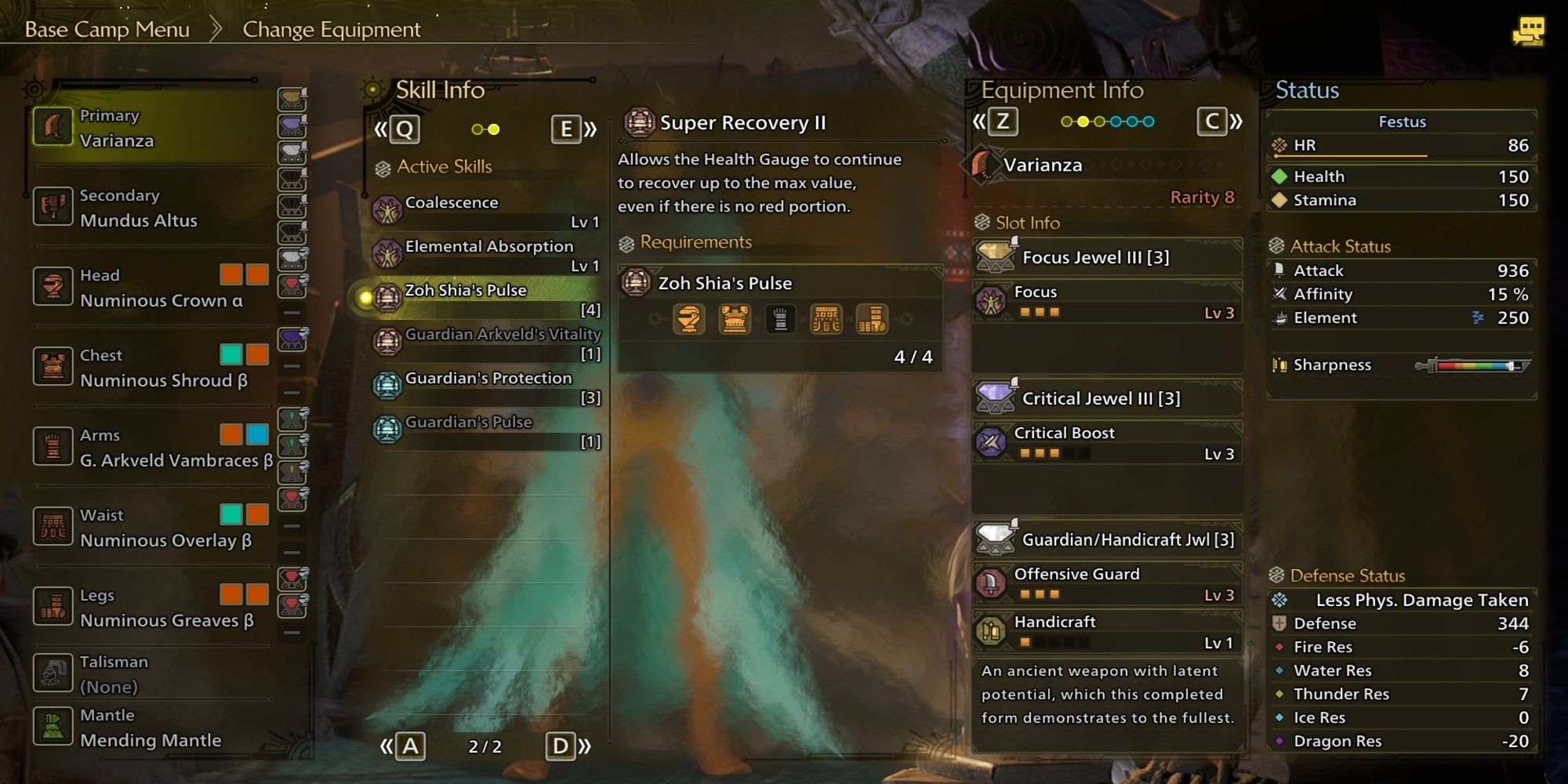Screen dimensions: 1568x784
Task: Select the Mending Mantle slot
Action: click(149, 728)
